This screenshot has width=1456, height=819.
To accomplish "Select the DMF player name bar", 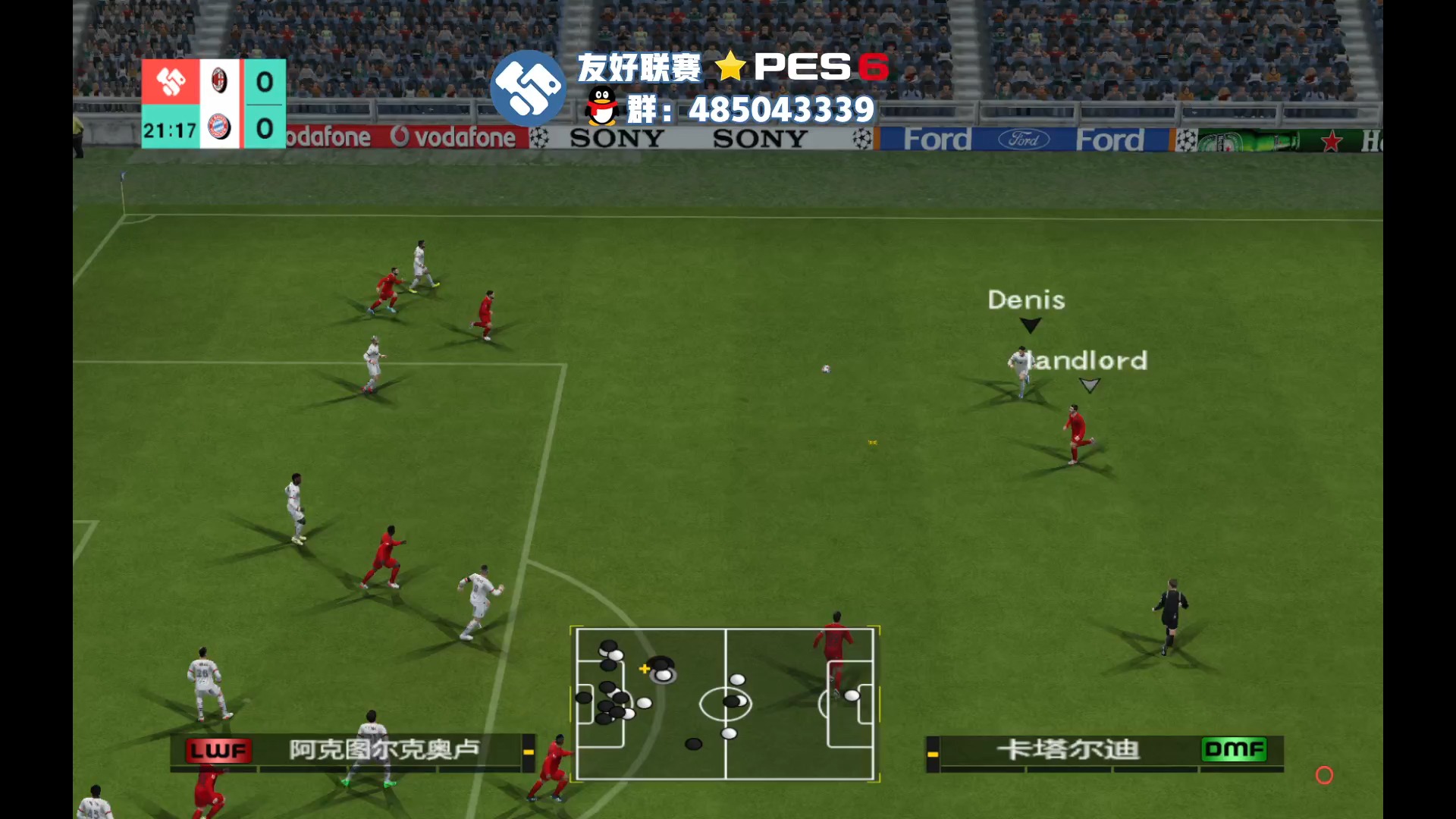I will [1104, 750].
